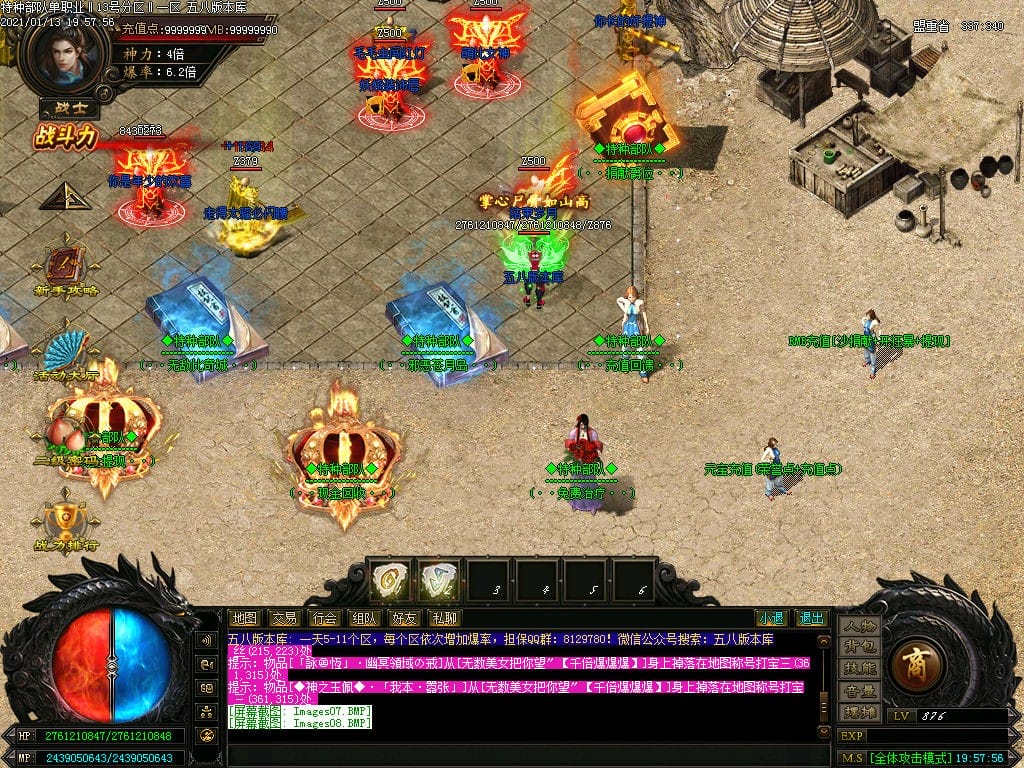Image resolution: width=1024 pixels, height=768 pixels.
Task: Select the 组队 team tab
Action: pyautogui.click(x=363, y=618)
